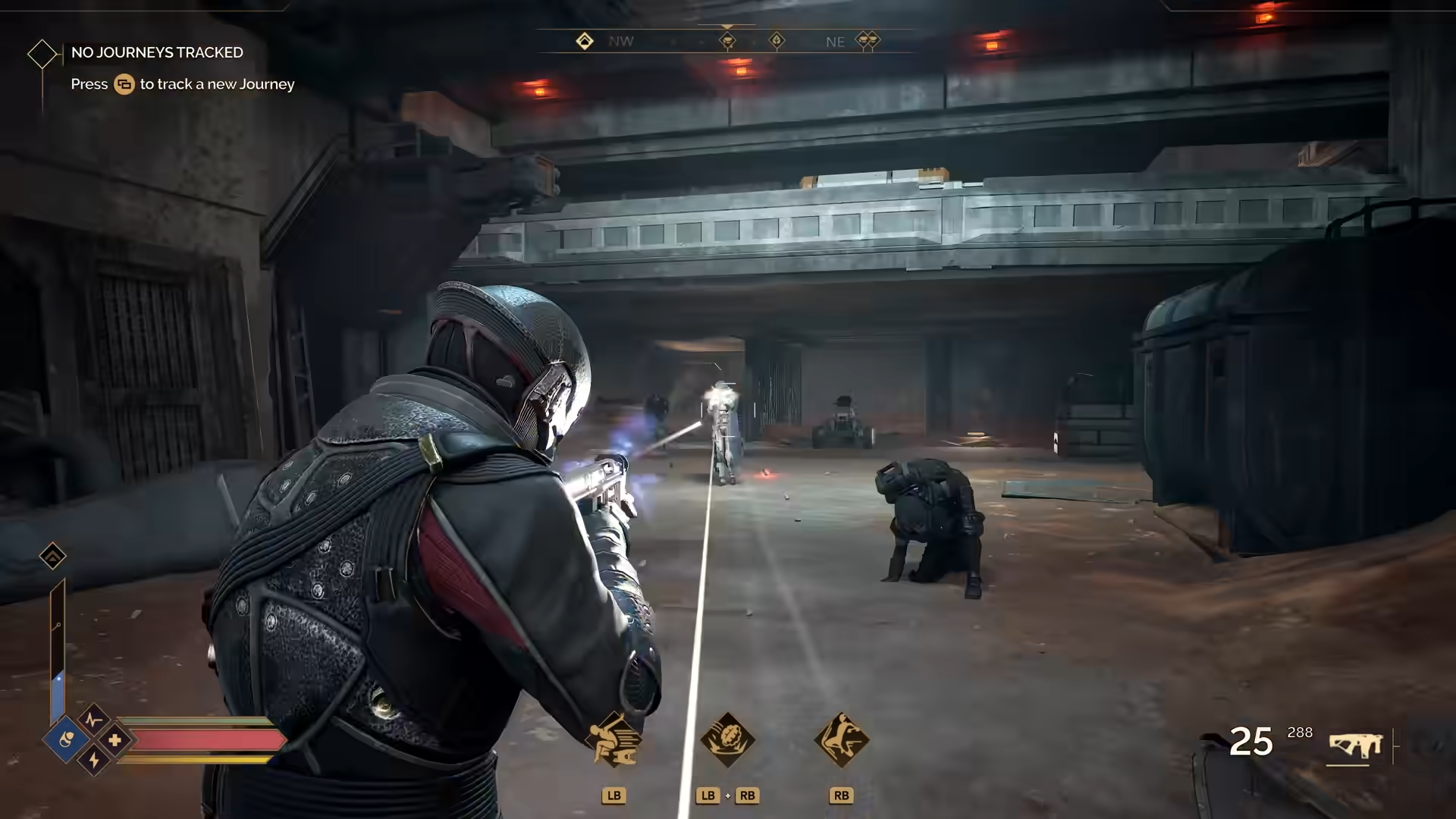Click the No Journeys Tracked objective tracker
Screen dimensions: 1456x819
point(157,52)
